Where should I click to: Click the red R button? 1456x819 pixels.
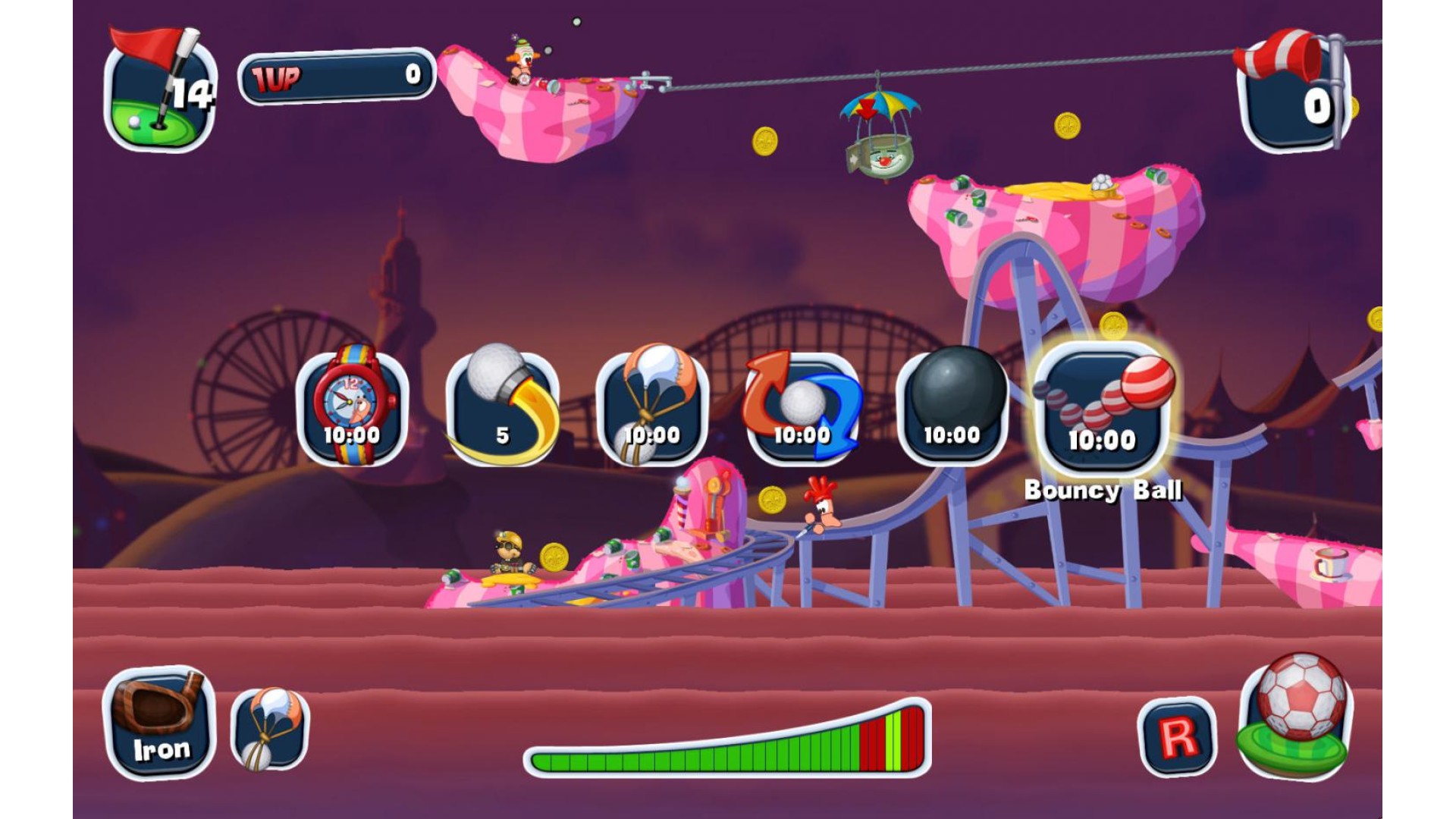(1177, 736)
